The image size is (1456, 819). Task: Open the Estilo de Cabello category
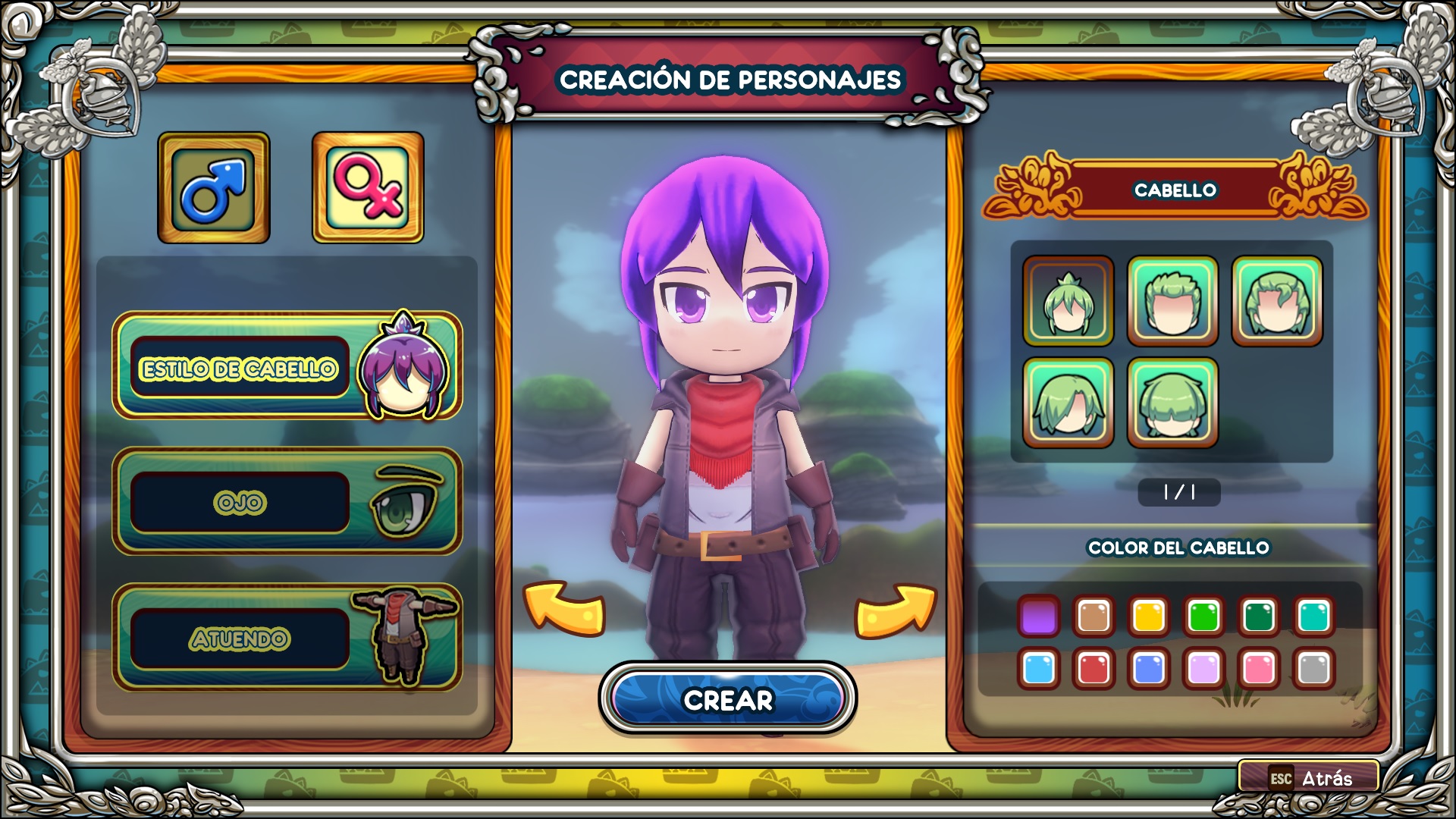click(x=287, y=366)
